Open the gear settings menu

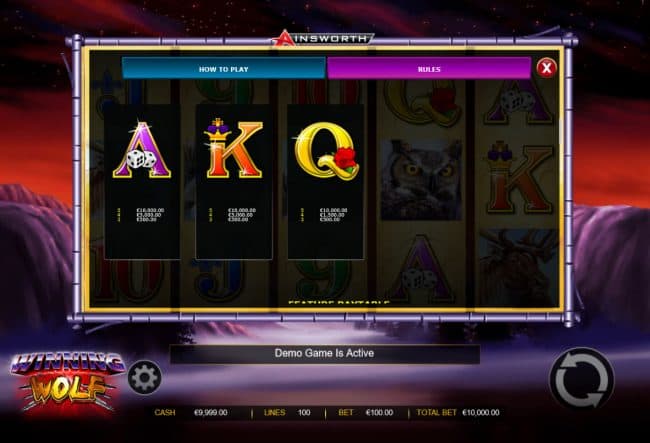[144, 377]
